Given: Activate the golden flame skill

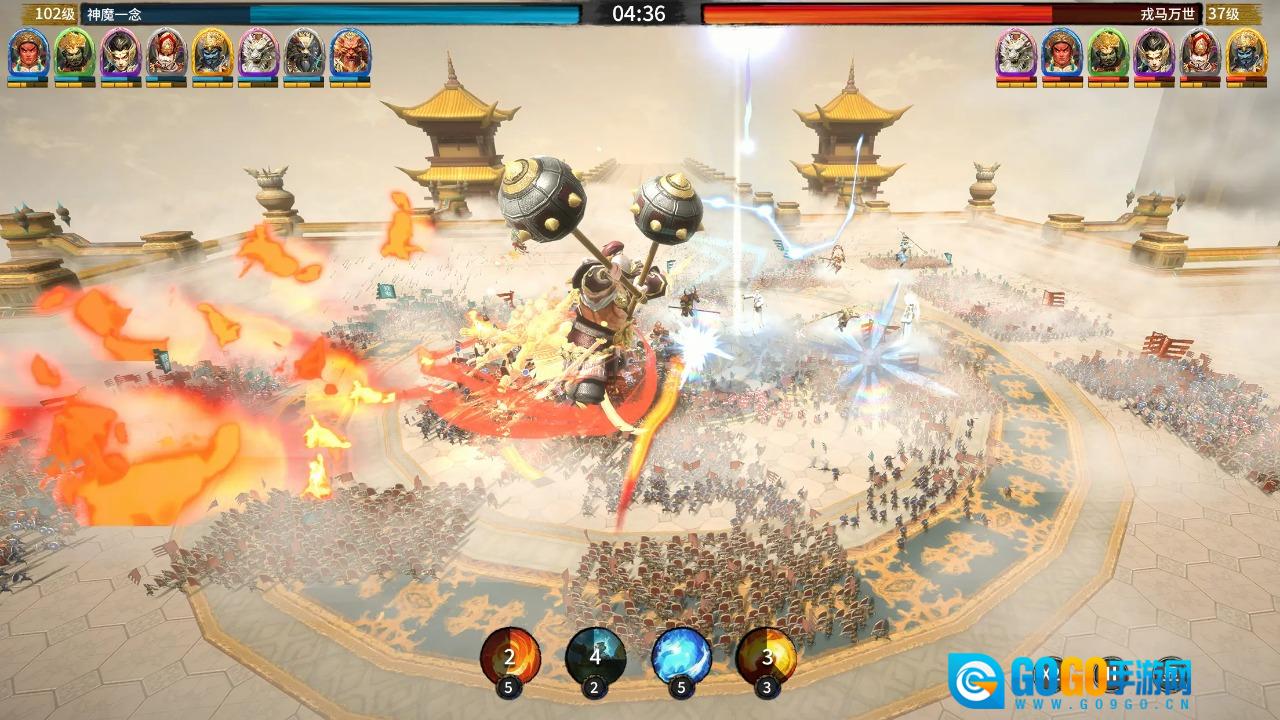Looking at the screenshot, I should pos(766,656).
